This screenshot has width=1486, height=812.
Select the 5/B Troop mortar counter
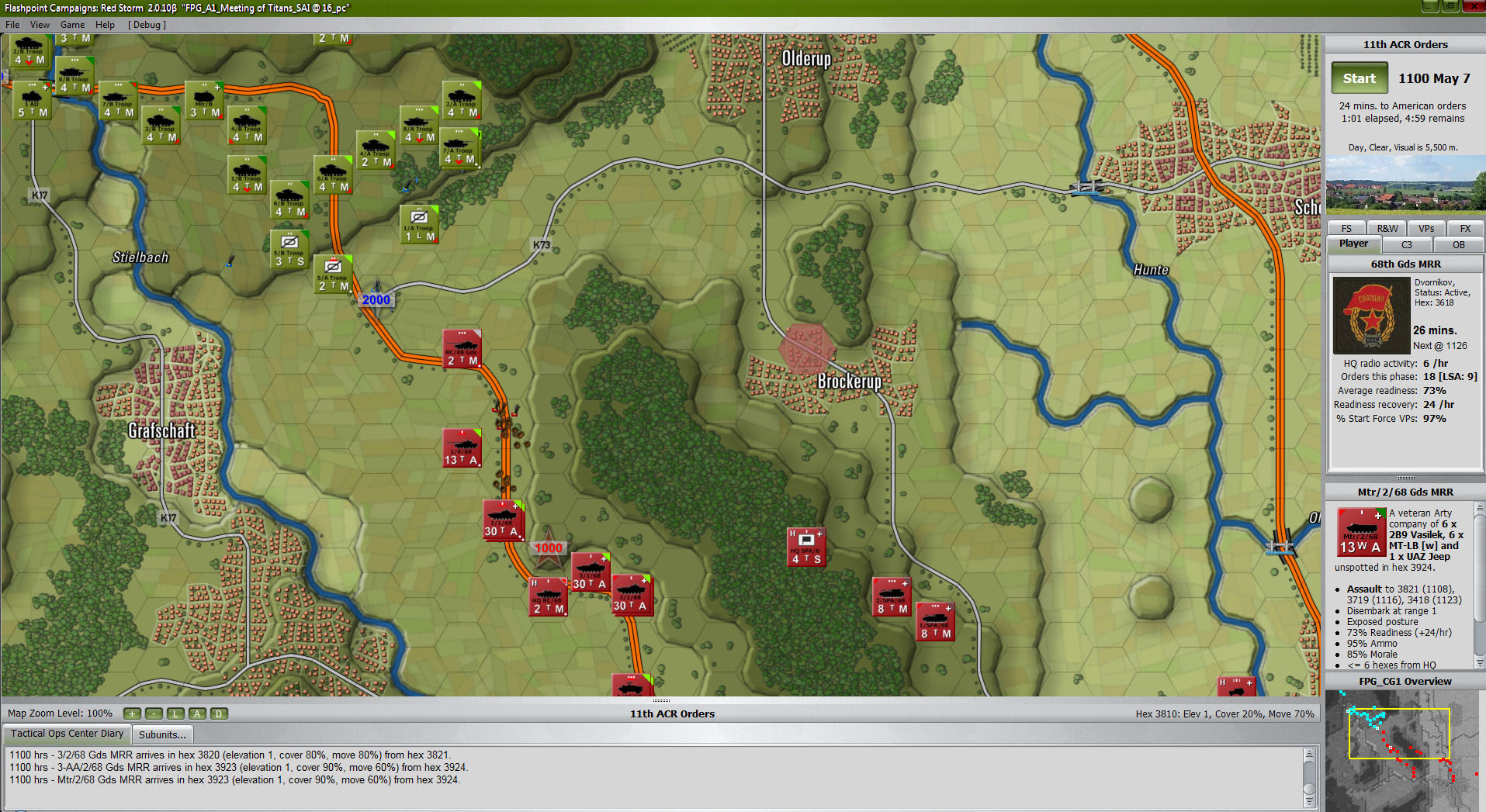point(289,248)
